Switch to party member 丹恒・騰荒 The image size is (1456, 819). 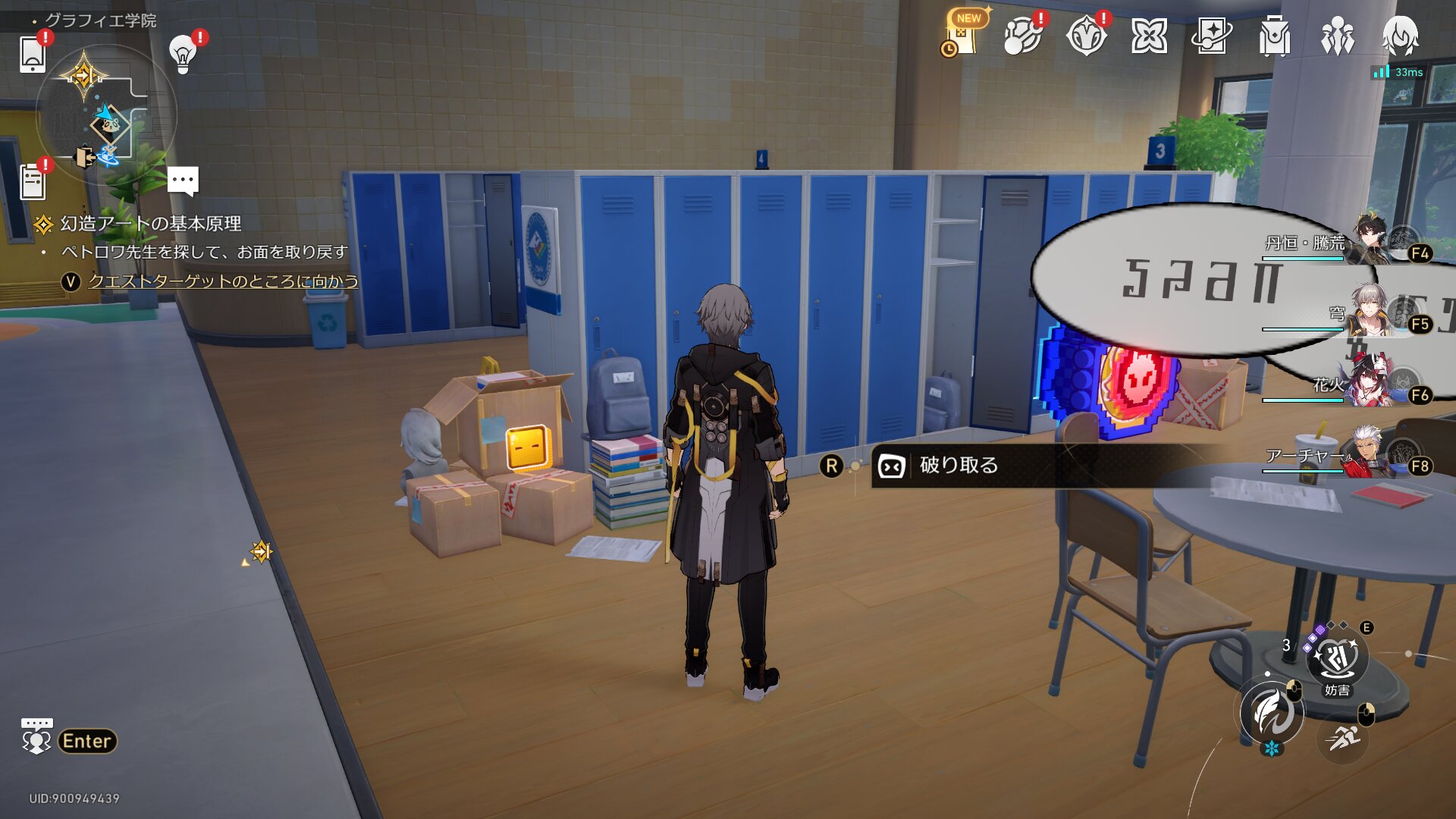(1371, 243)
